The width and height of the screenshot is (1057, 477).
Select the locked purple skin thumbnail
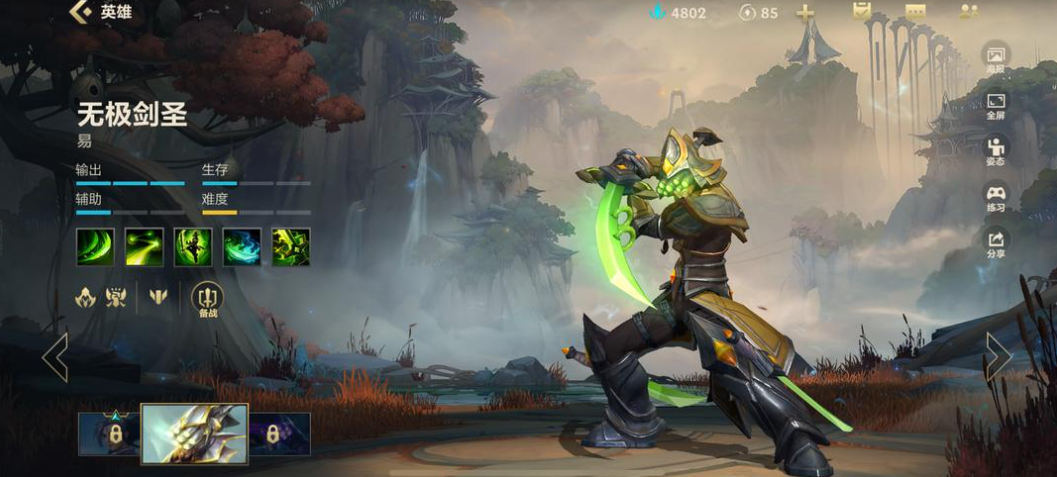point(280,434)
